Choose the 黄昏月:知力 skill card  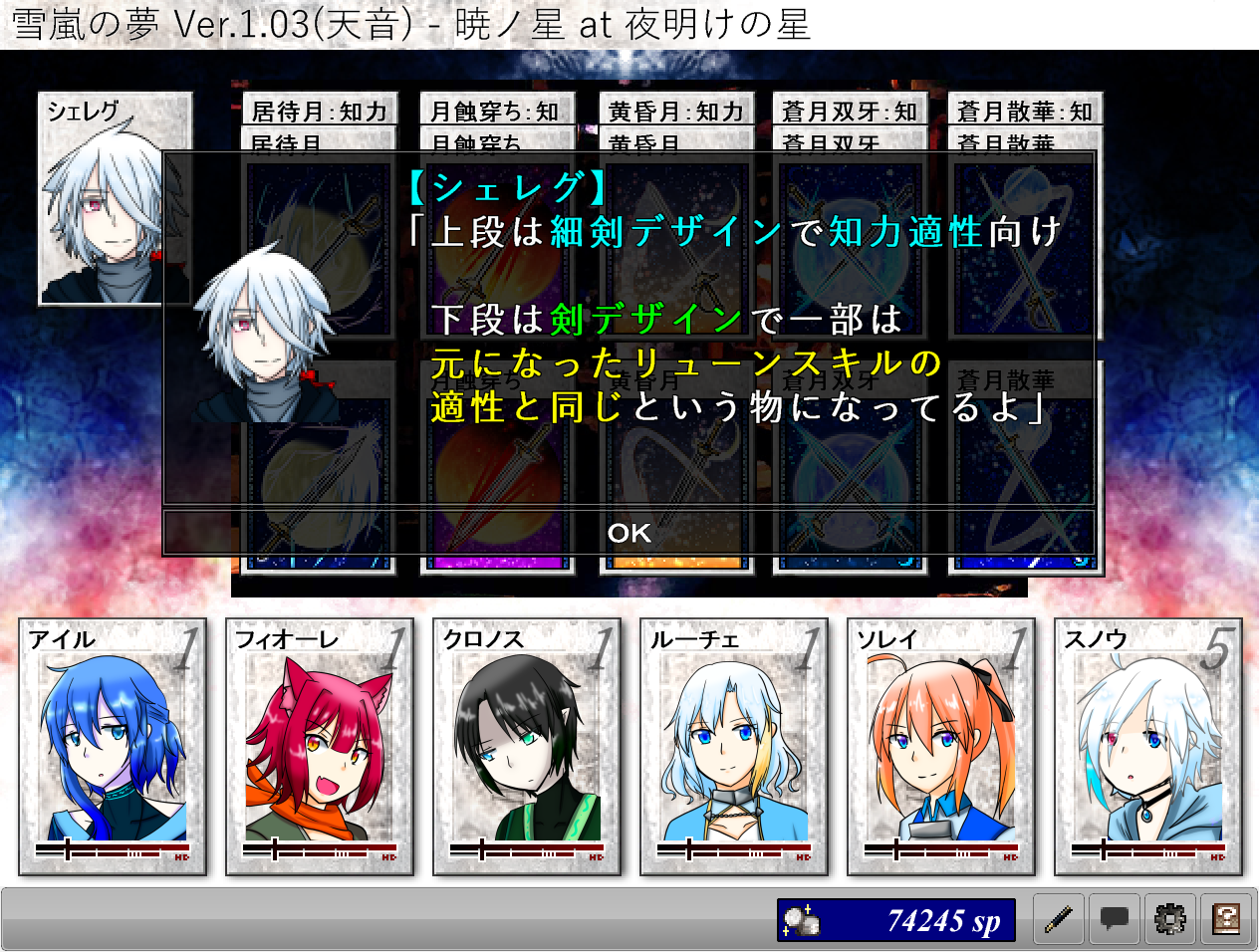675,111
